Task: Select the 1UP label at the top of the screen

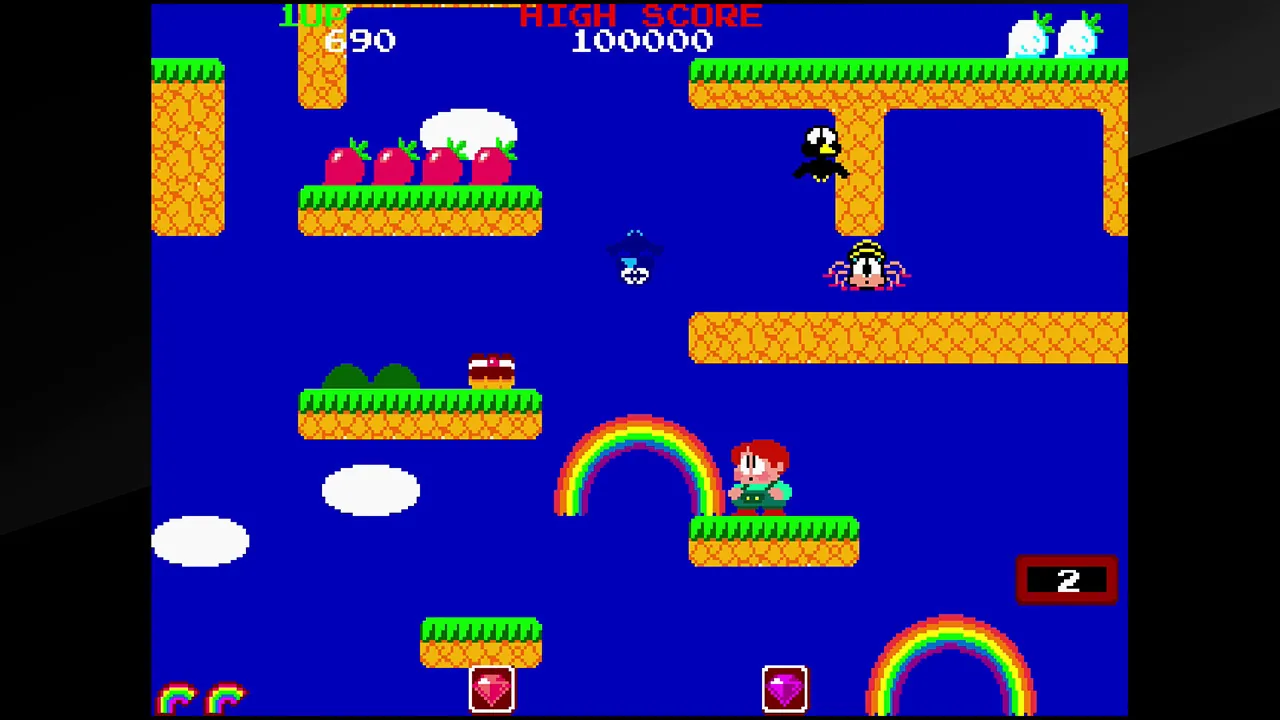Action: click(310, 15)
